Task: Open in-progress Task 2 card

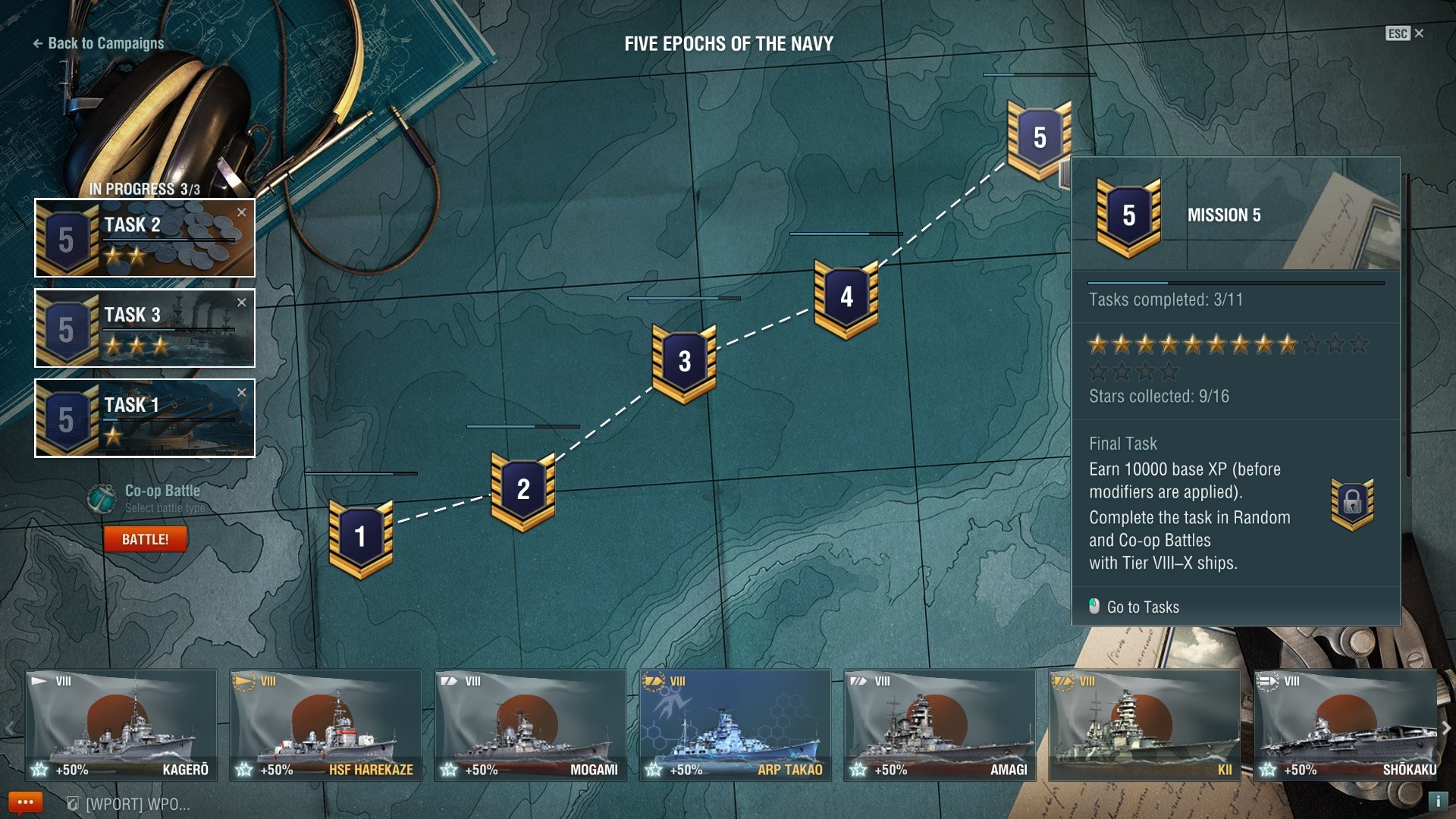Action: point(144,238)
